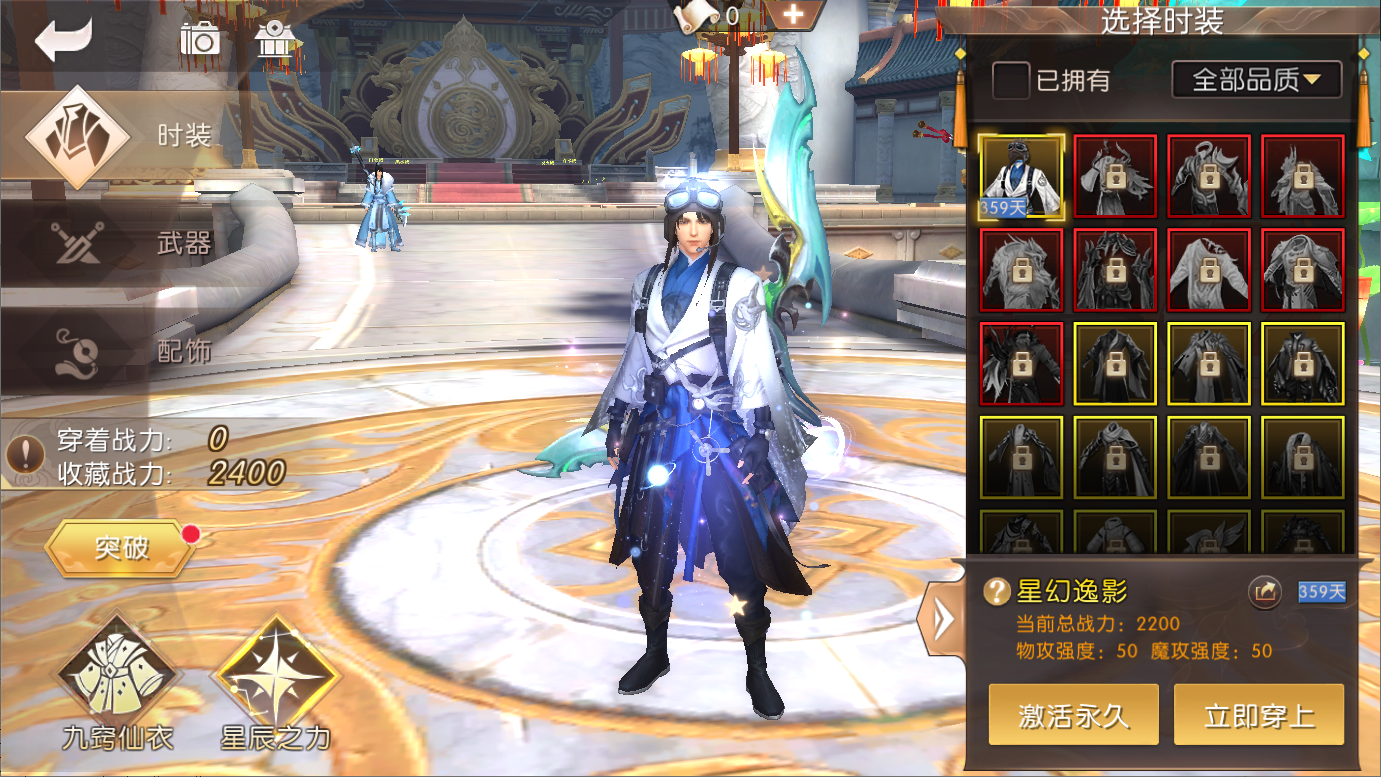
Task: Collapse the outfit panel with side arrow
Action: [x=941, y=621]
